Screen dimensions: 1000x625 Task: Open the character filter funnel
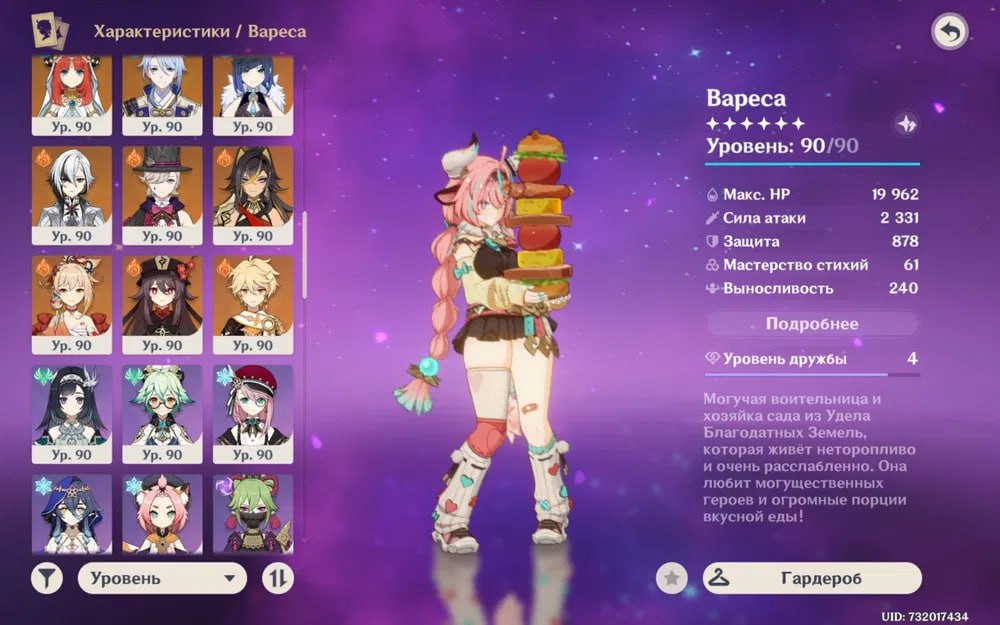point(46,578)
